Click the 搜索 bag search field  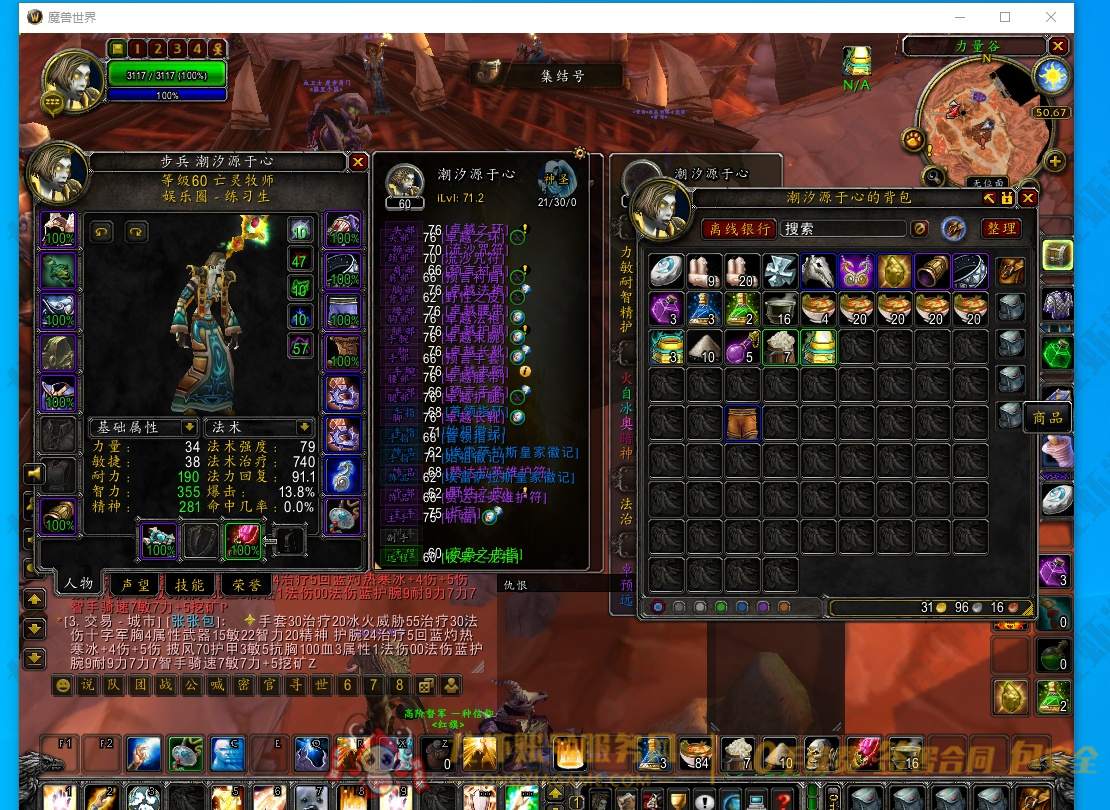point(842,229)
